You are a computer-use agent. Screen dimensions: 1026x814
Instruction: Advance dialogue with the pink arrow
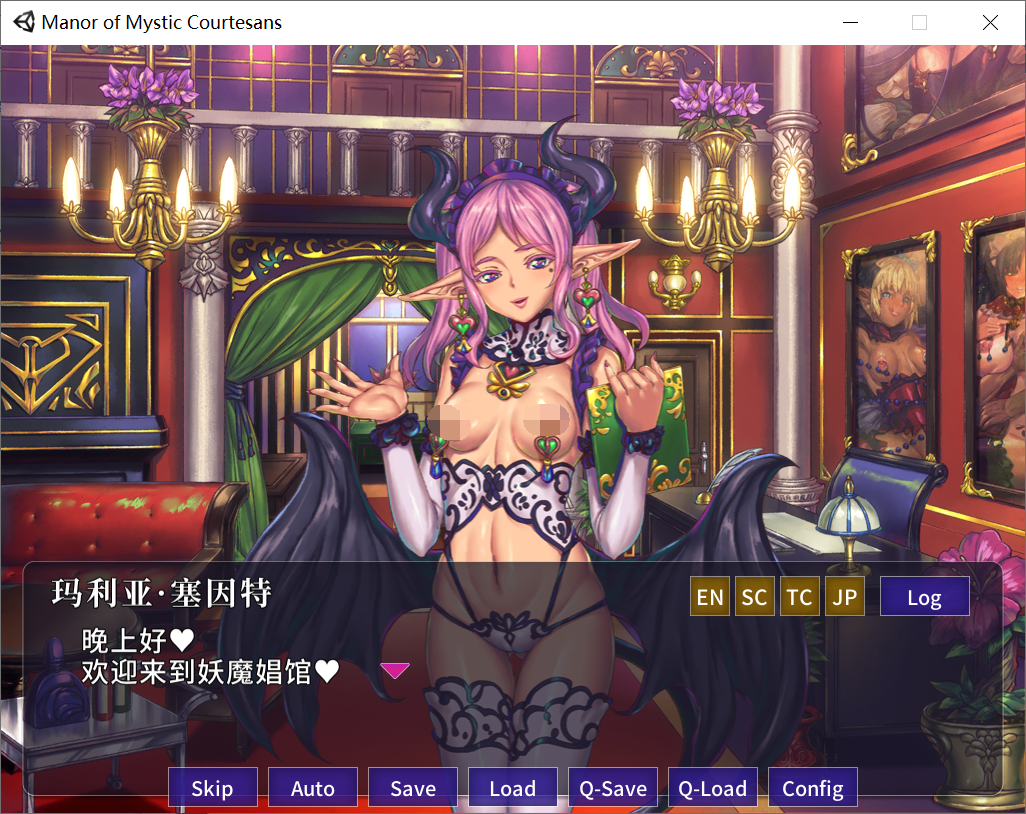pos(395,670)
